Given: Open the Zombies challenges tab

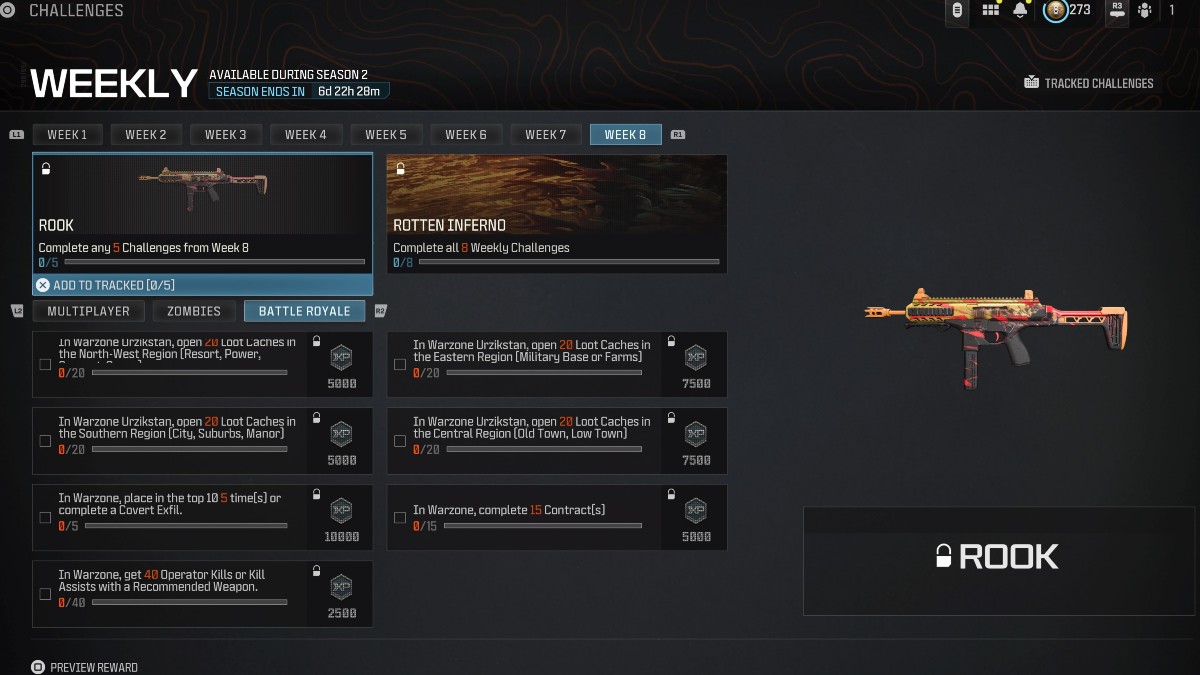Looking at the screenshot, I should [x=194, y=311].
